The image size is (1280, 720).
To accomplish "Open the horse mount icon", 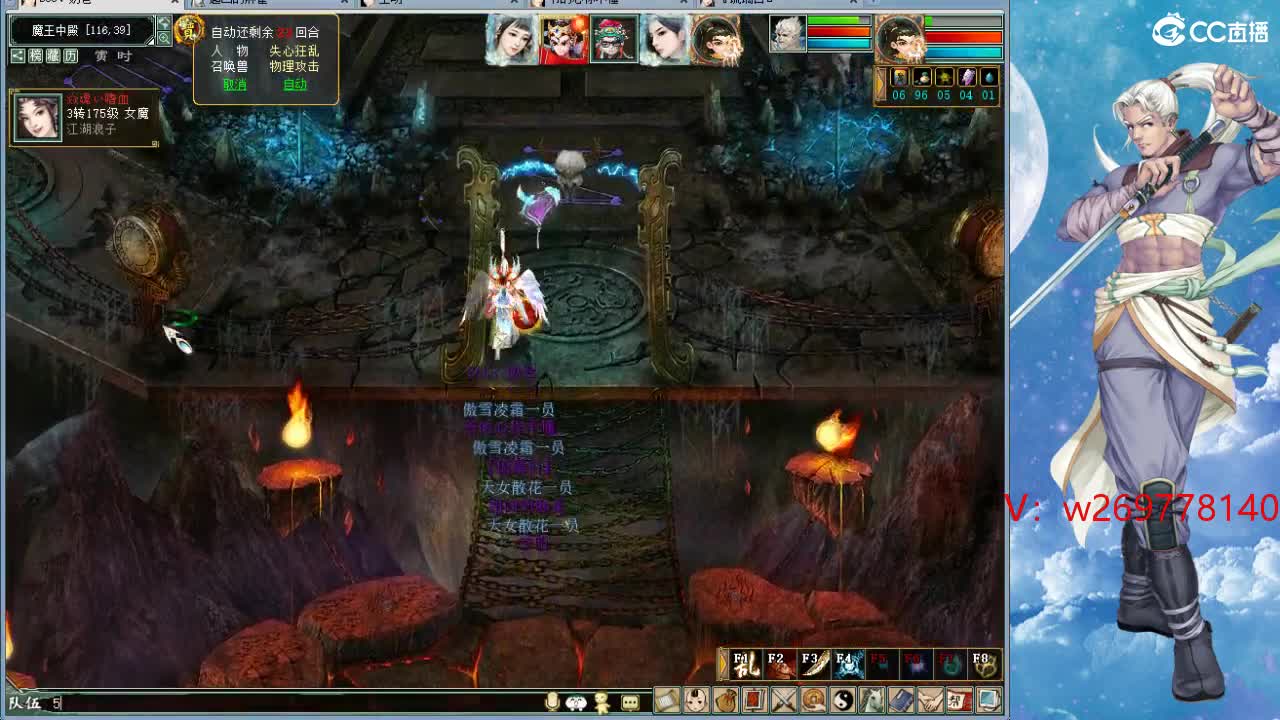I will pyautogui.click(x=870, y=701).
